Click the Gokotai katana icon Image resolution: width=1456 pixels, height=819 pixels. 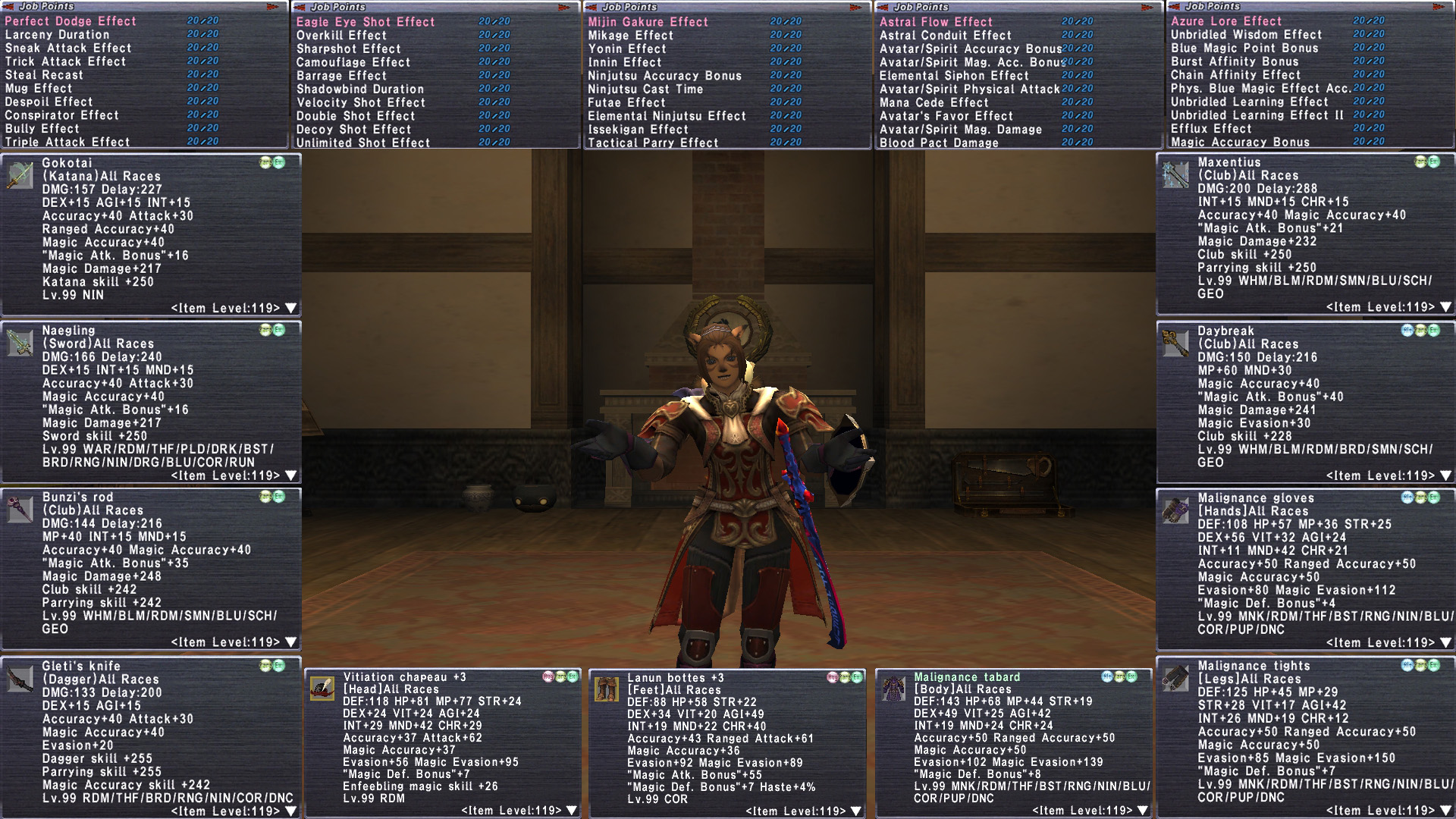coord(20,175)
